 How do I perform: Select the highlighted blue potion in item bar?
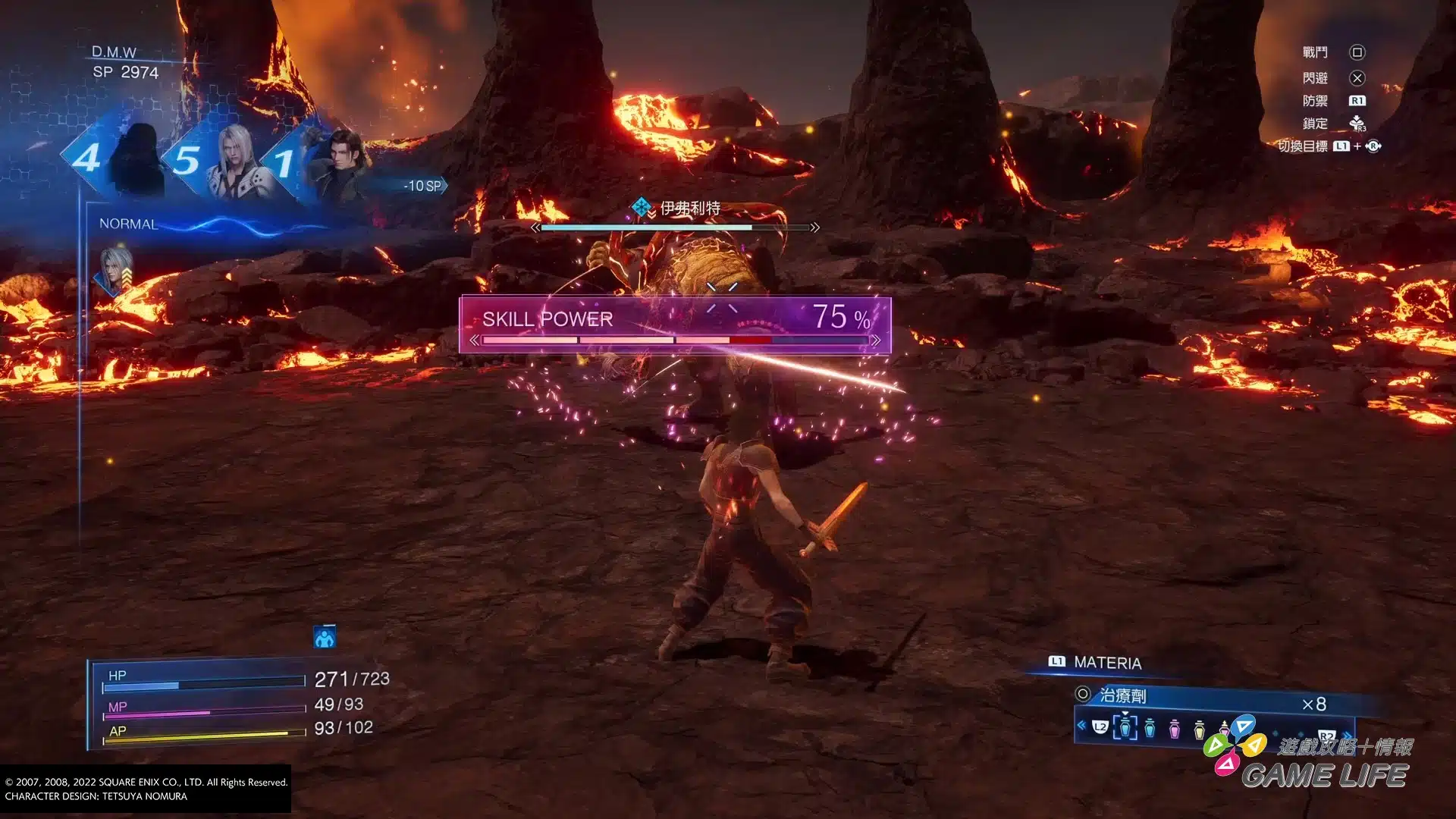1125,727
